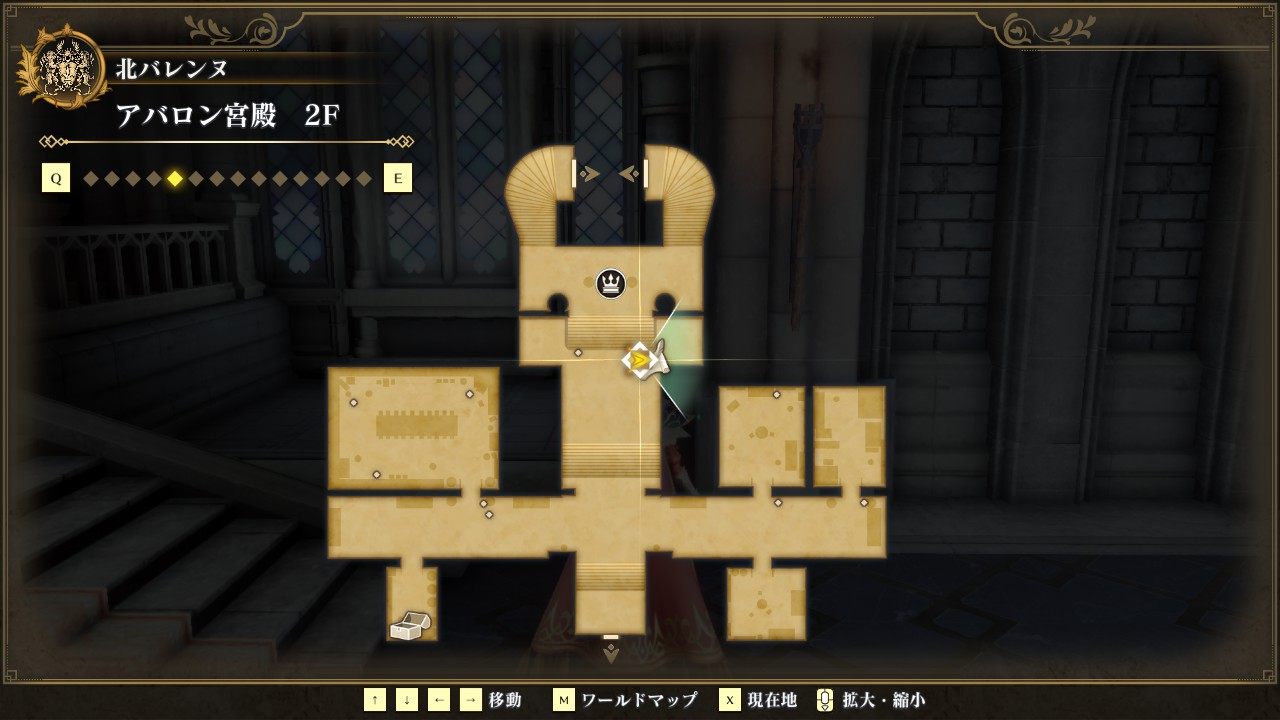Select the highlighted yellow floor diamond
This screenshot has height=720, width=1280.
[175, 179]
